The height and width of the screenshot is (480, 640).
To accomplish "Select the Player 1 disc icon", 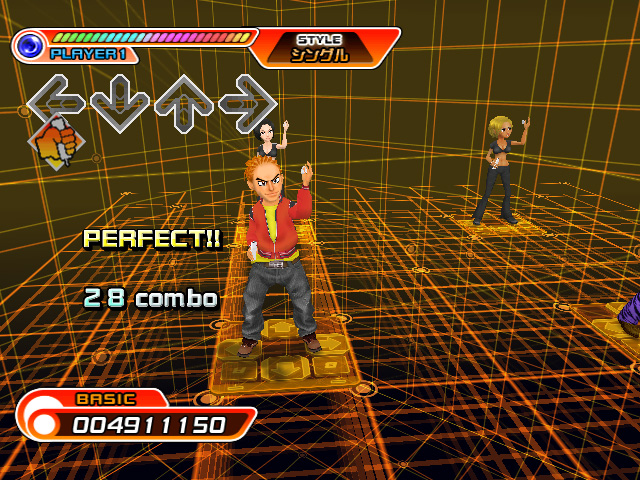I will pyautogui.click(x=30, y=45).
